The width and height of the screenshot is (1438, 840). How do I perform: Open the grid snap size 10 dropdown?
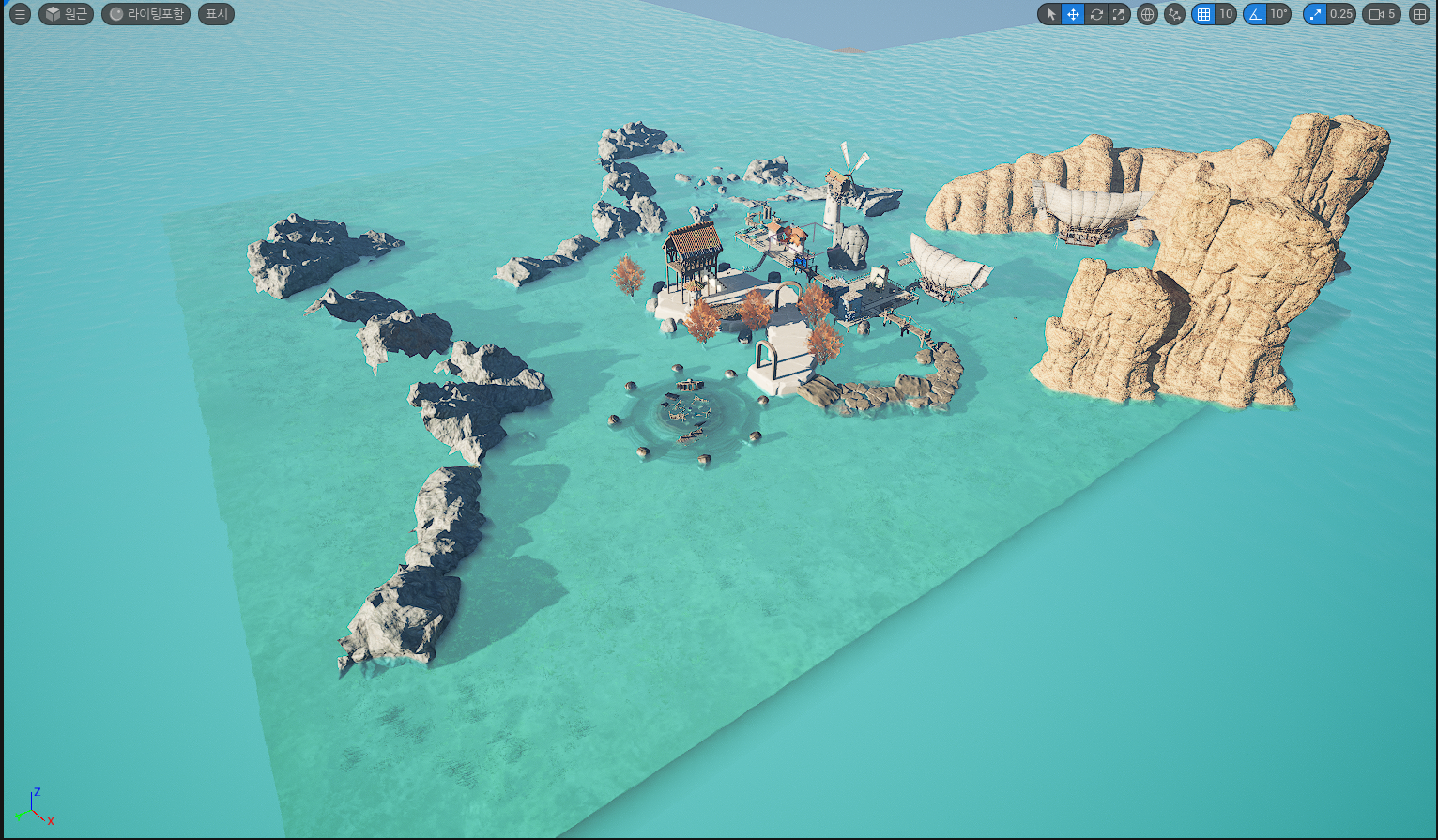point(1226,14)
